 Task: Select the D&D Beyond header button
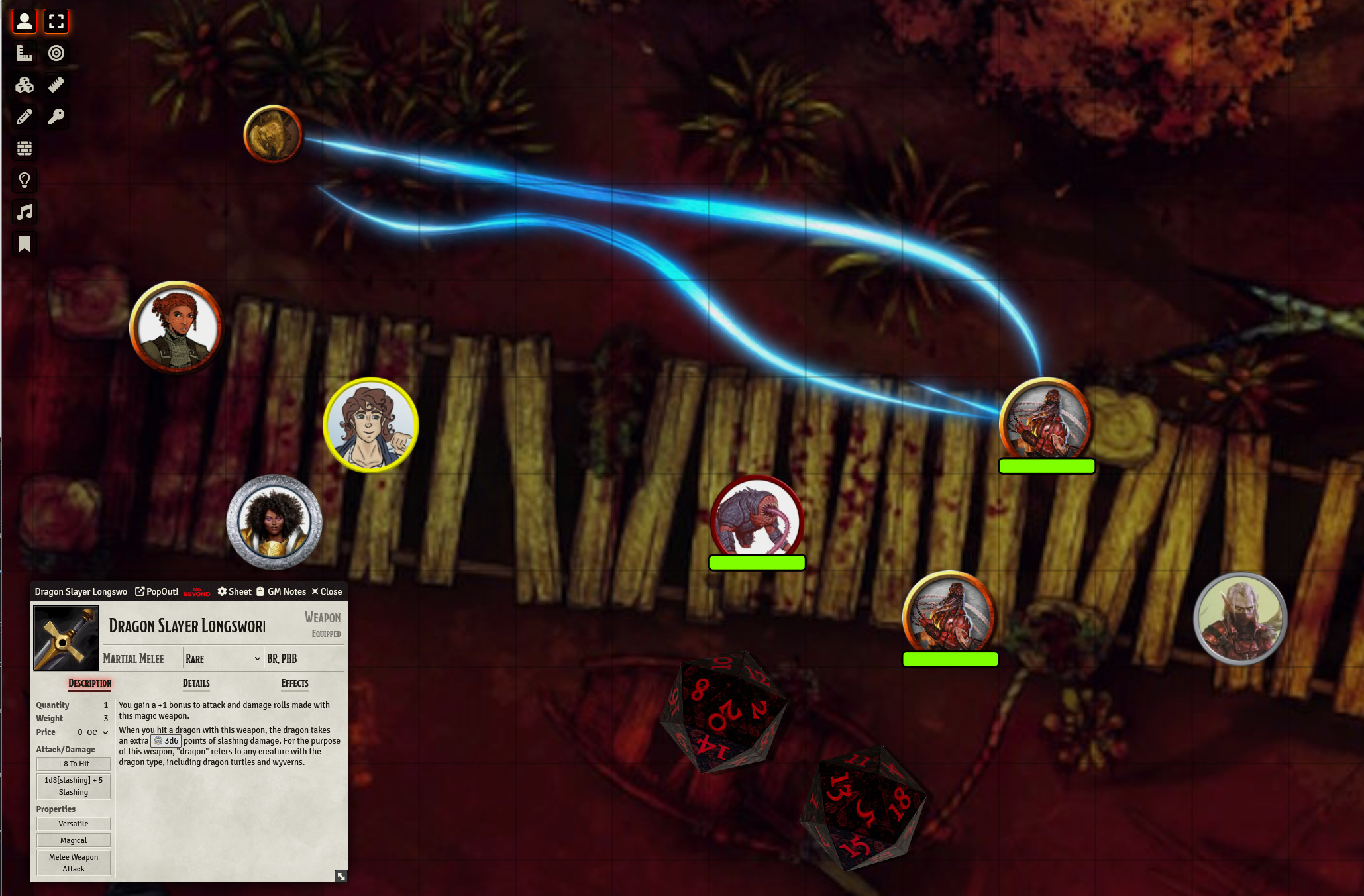click(x=197, y=591)
